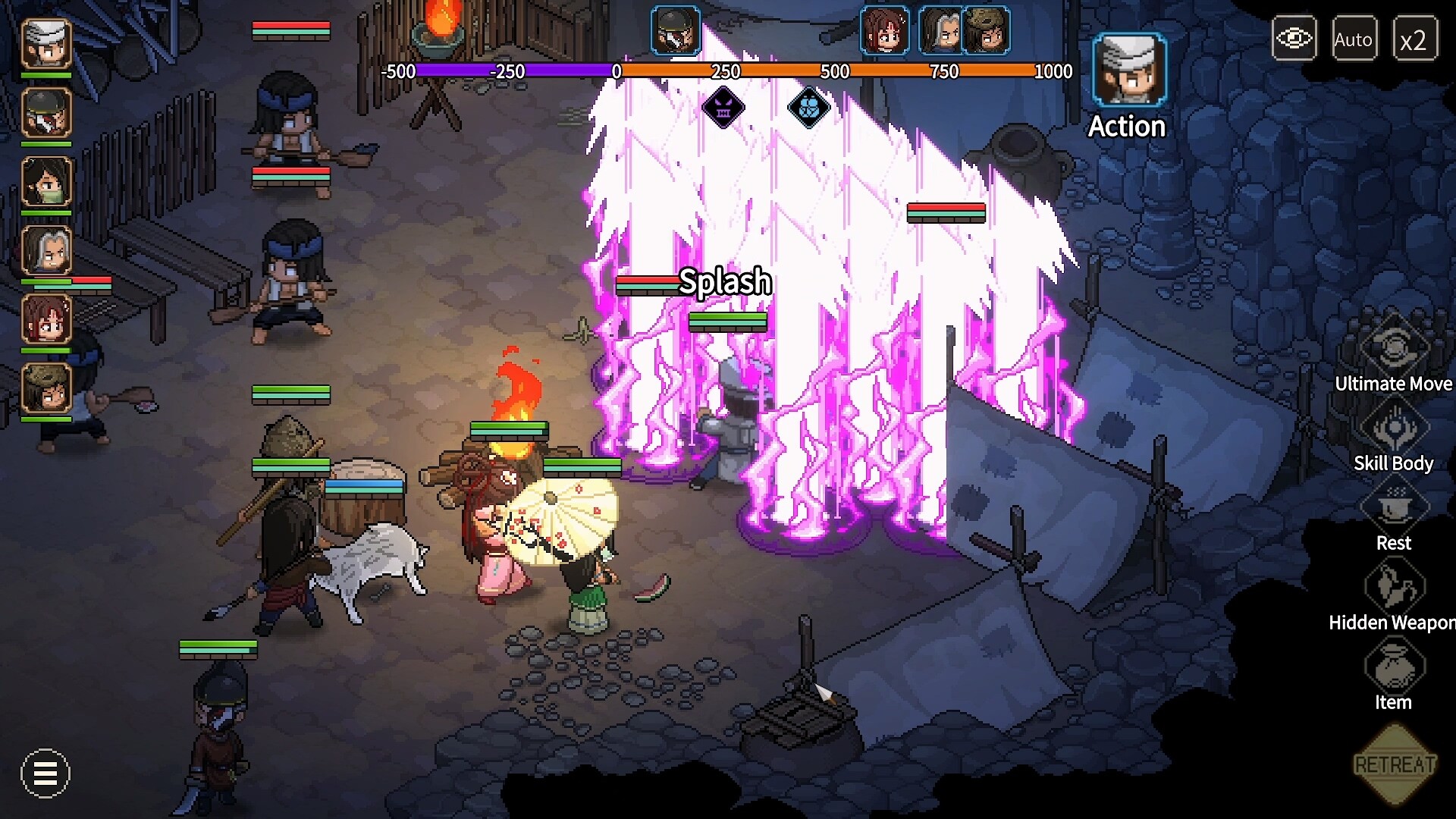Click the purple skull debuff diamond above the timeline
The height and width of the screenshot is (819, 1456).
(723, 108)
